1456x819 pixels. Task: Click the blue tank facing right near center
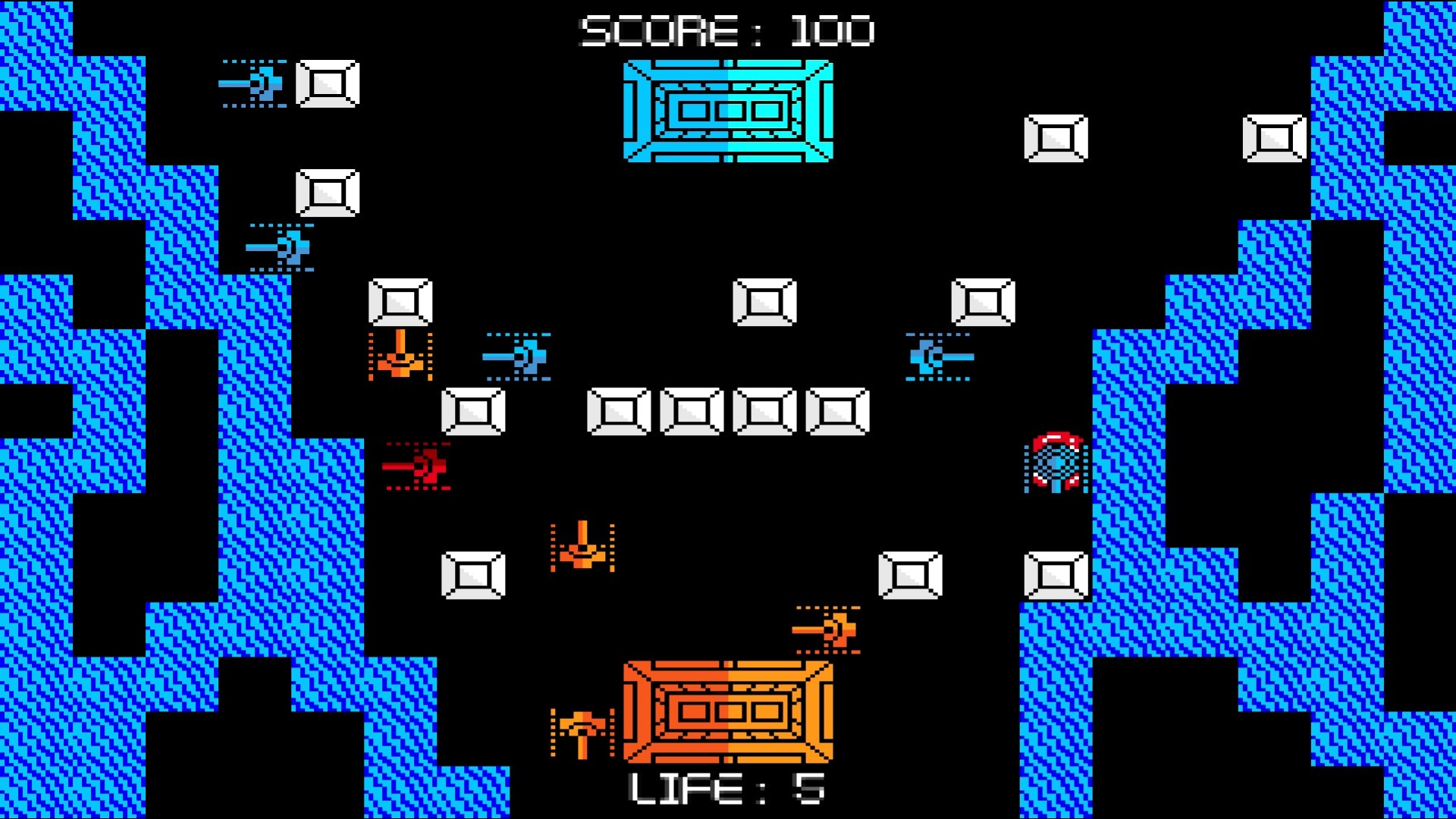[x=519, y=355]
